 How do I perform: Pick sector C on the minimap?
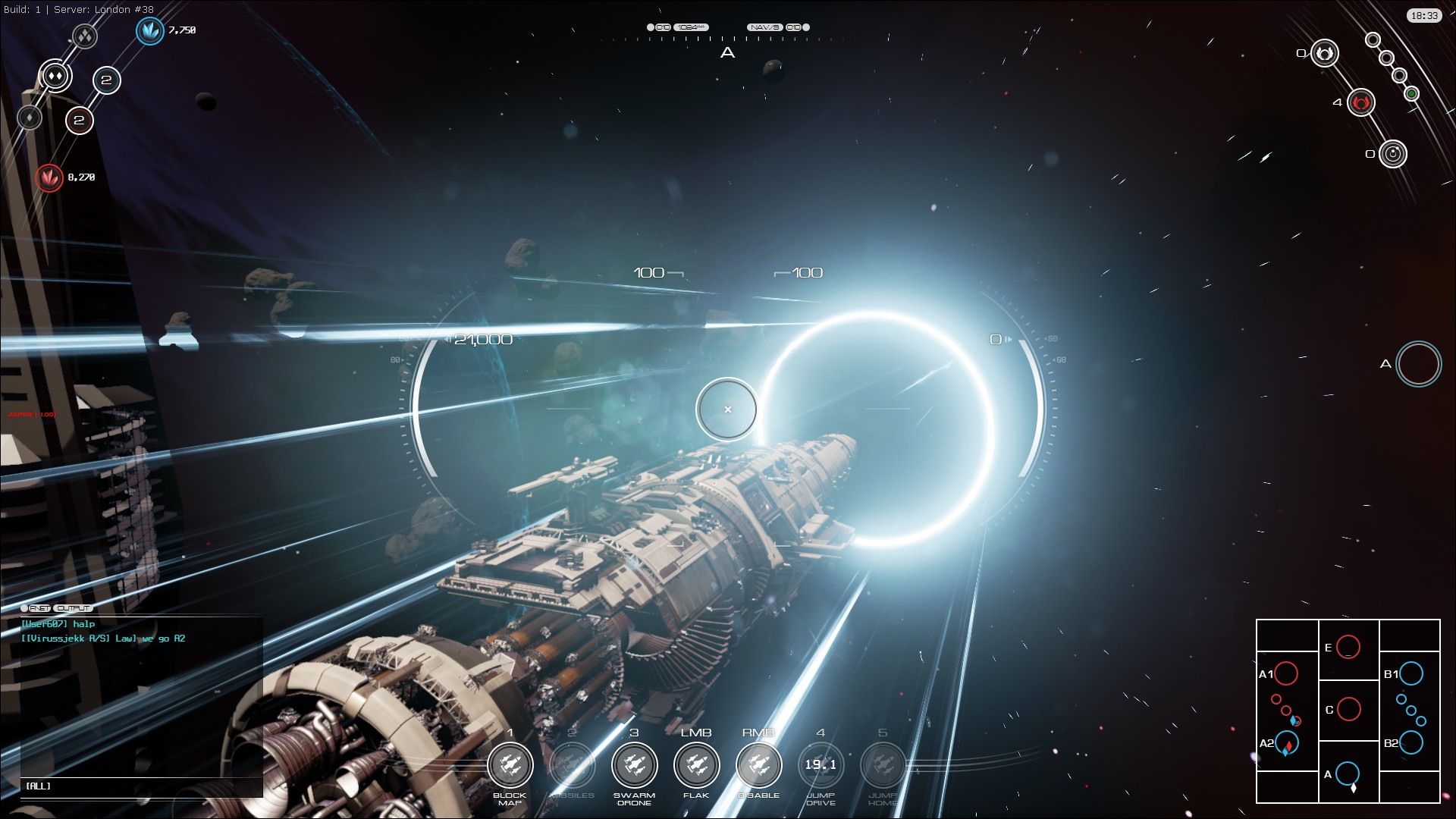1348,709
